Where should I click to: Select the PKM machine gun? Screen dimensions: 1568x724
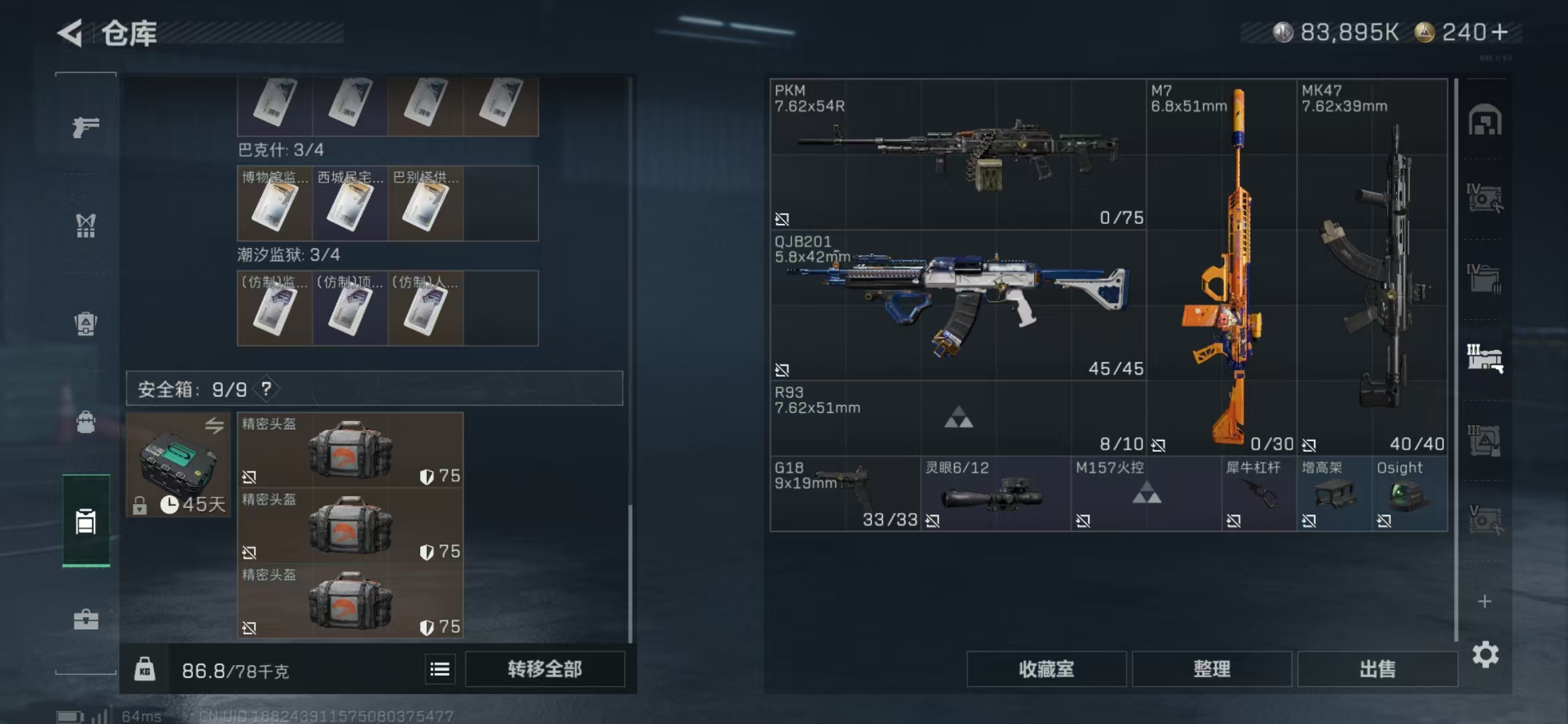[x=958, y=154]
